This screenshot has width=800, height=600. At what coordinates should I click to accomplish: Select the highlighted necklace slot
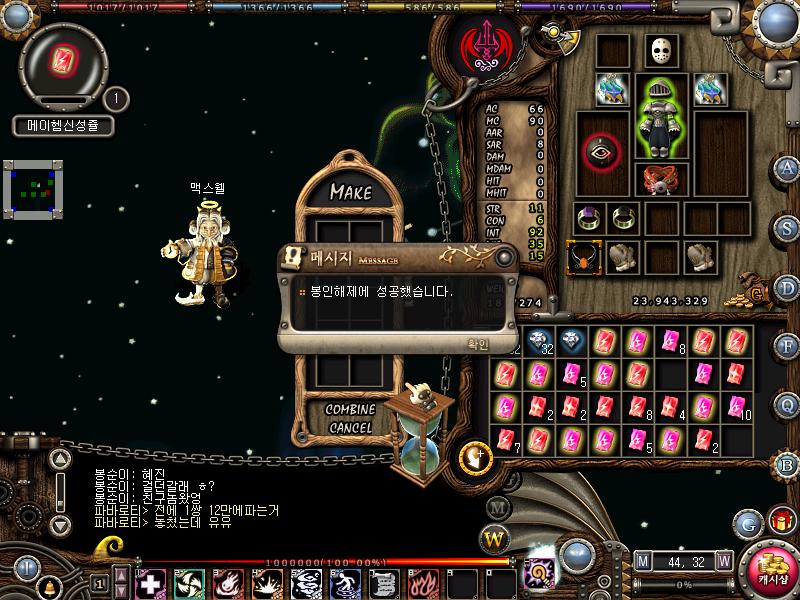[582, 258]
